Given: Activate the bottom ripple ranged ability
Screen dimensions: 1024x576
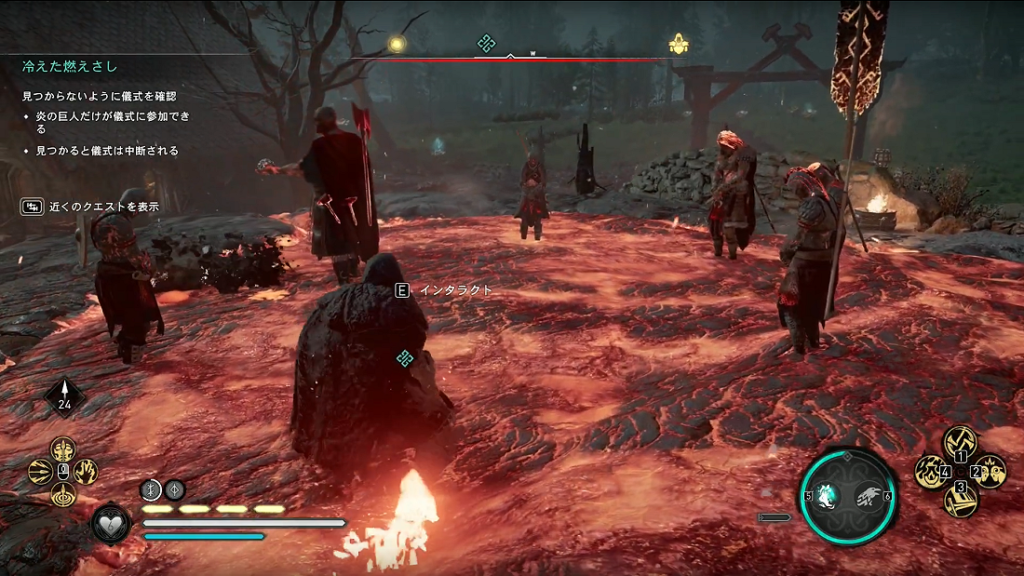Looking at the screenshot, I should (63, 493).
